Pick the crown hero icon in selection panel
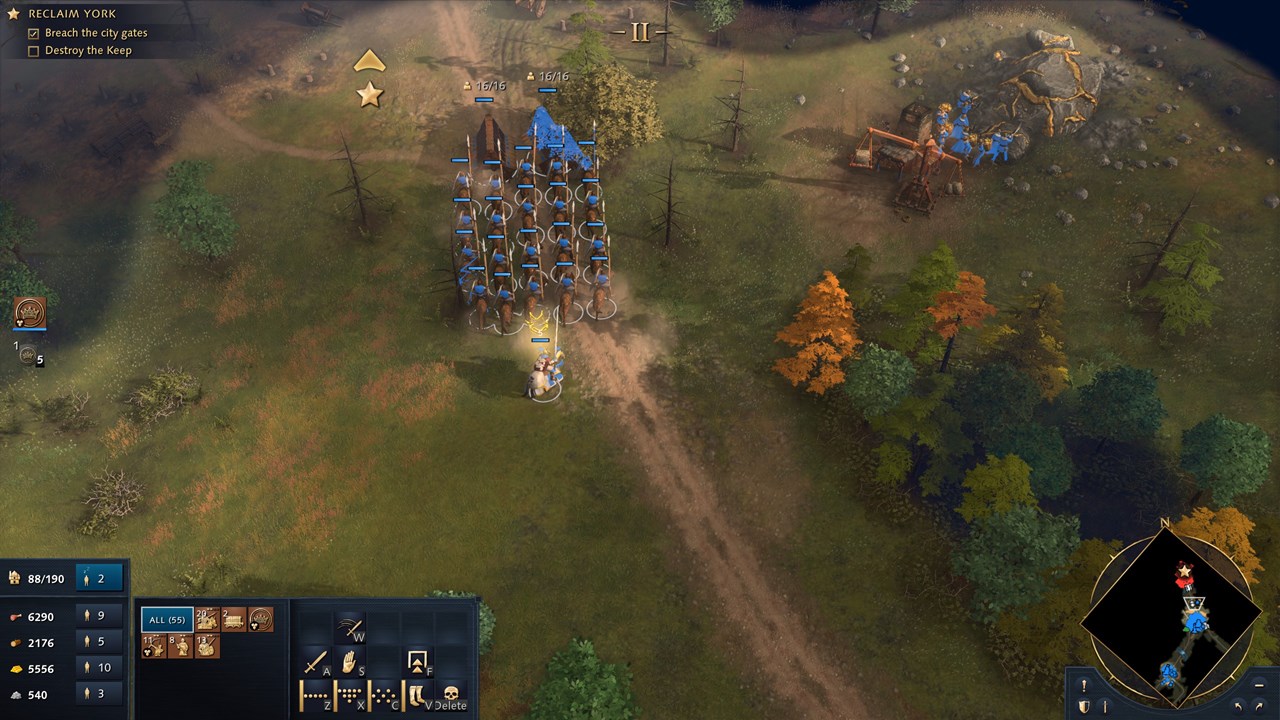Screen dimensions: 1280x720 coord(260,620)
